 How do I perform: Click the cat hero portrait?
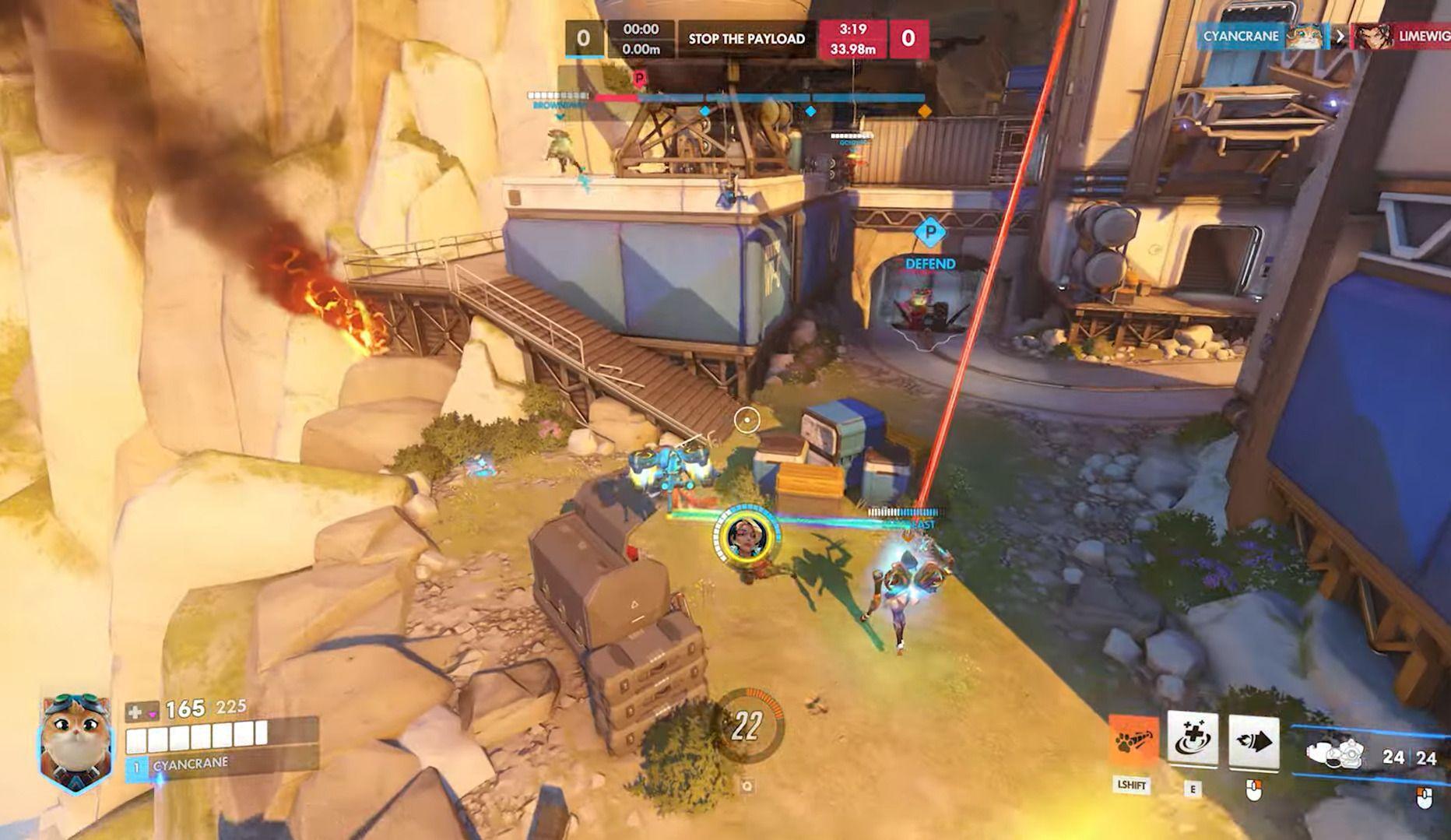(74, 743)
